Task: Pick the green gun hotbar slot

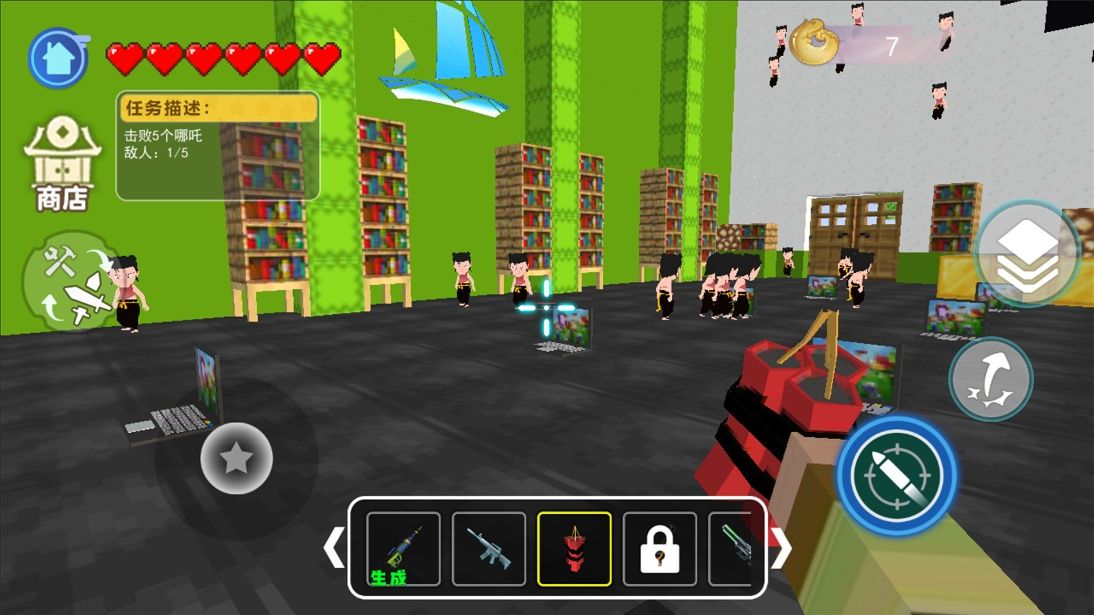Action: pos(735,549)
